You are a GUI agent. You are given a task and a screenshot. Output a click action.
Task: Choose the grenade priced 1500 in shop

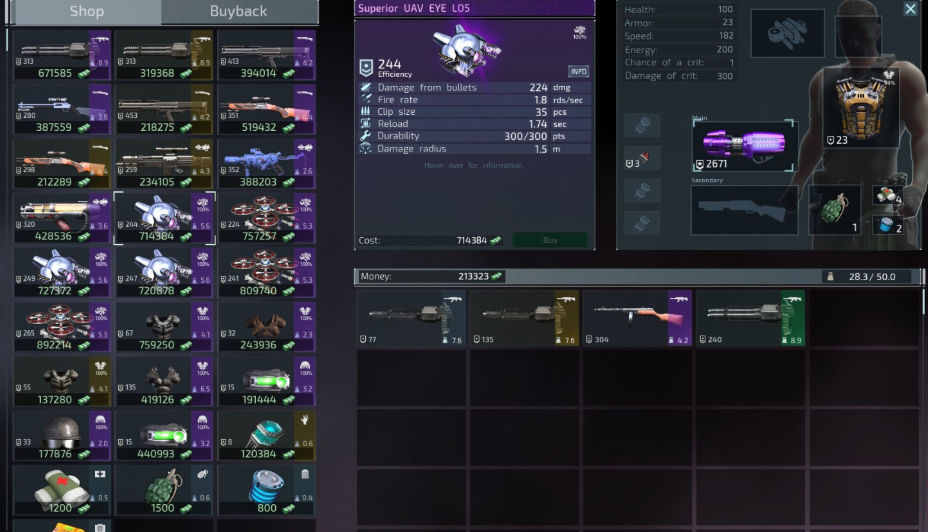tap(164, 489)
